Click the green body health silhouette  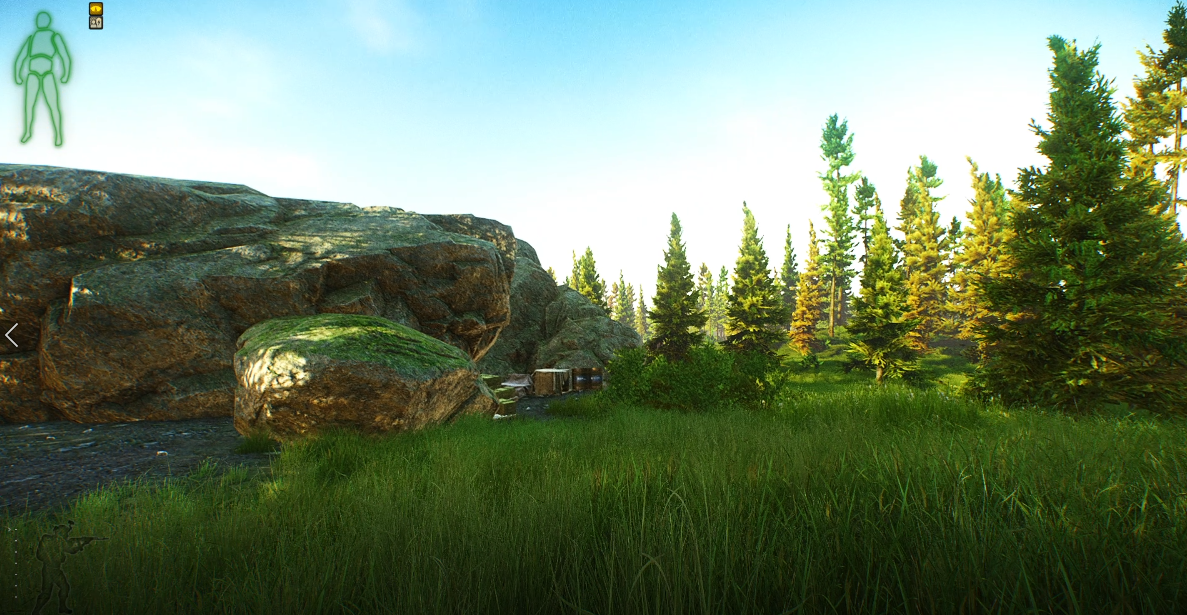tap(42, 76)
